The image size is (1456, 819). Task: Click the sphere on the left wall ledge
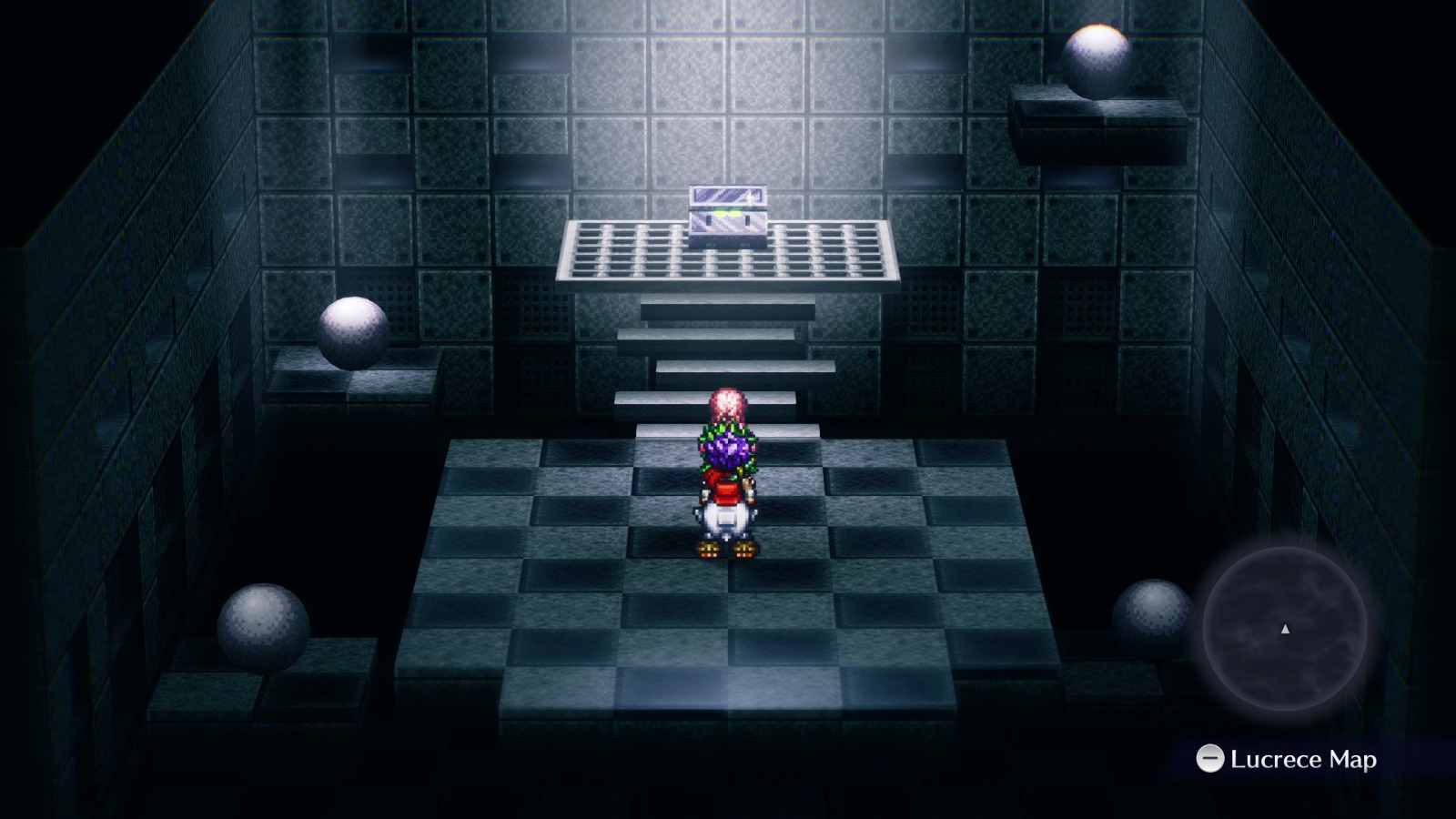tap(352, 332)
